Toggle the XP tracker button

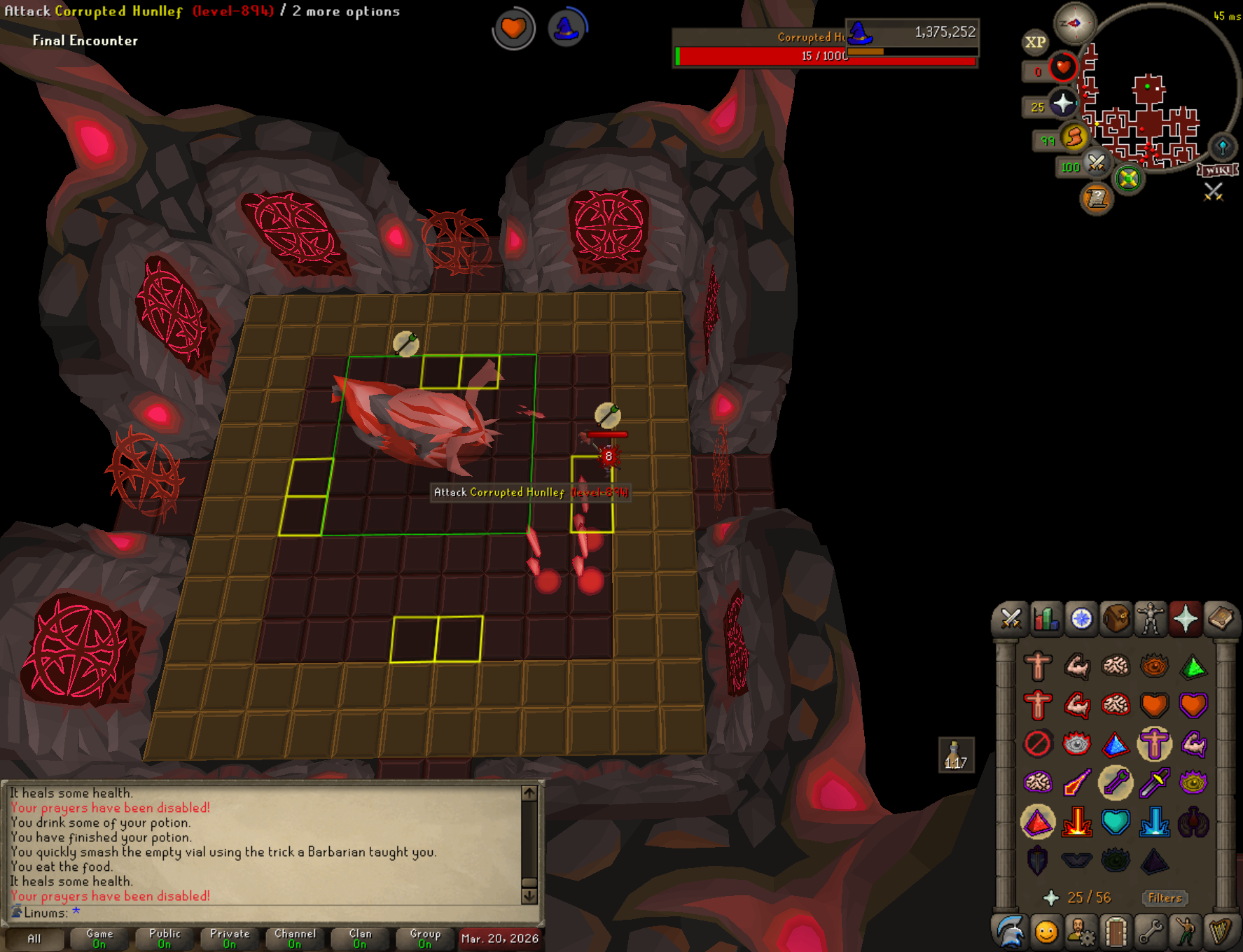click(x=1035, y=42)
